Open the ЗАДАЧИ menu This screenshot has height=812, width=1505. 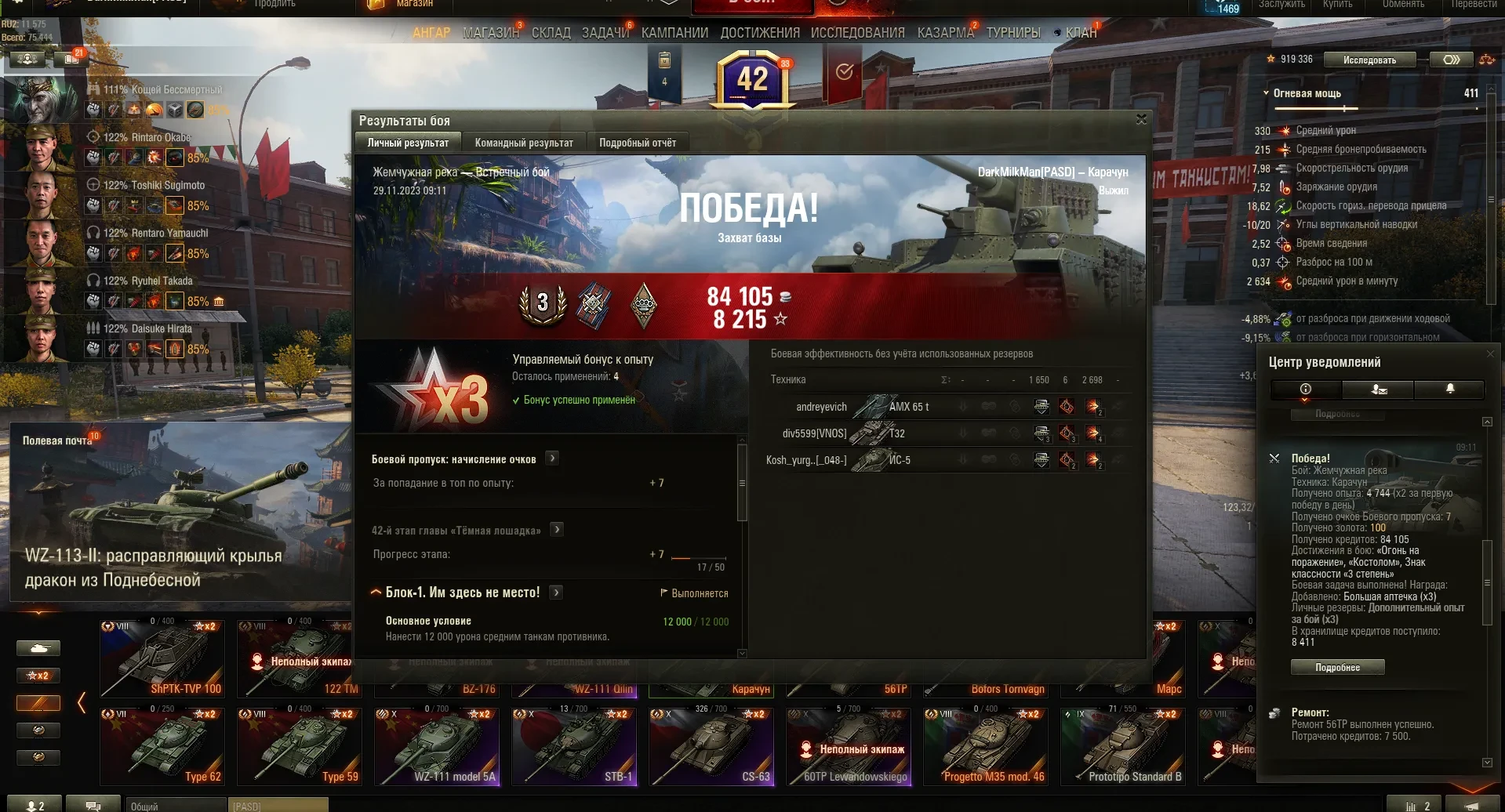(605, 33)
